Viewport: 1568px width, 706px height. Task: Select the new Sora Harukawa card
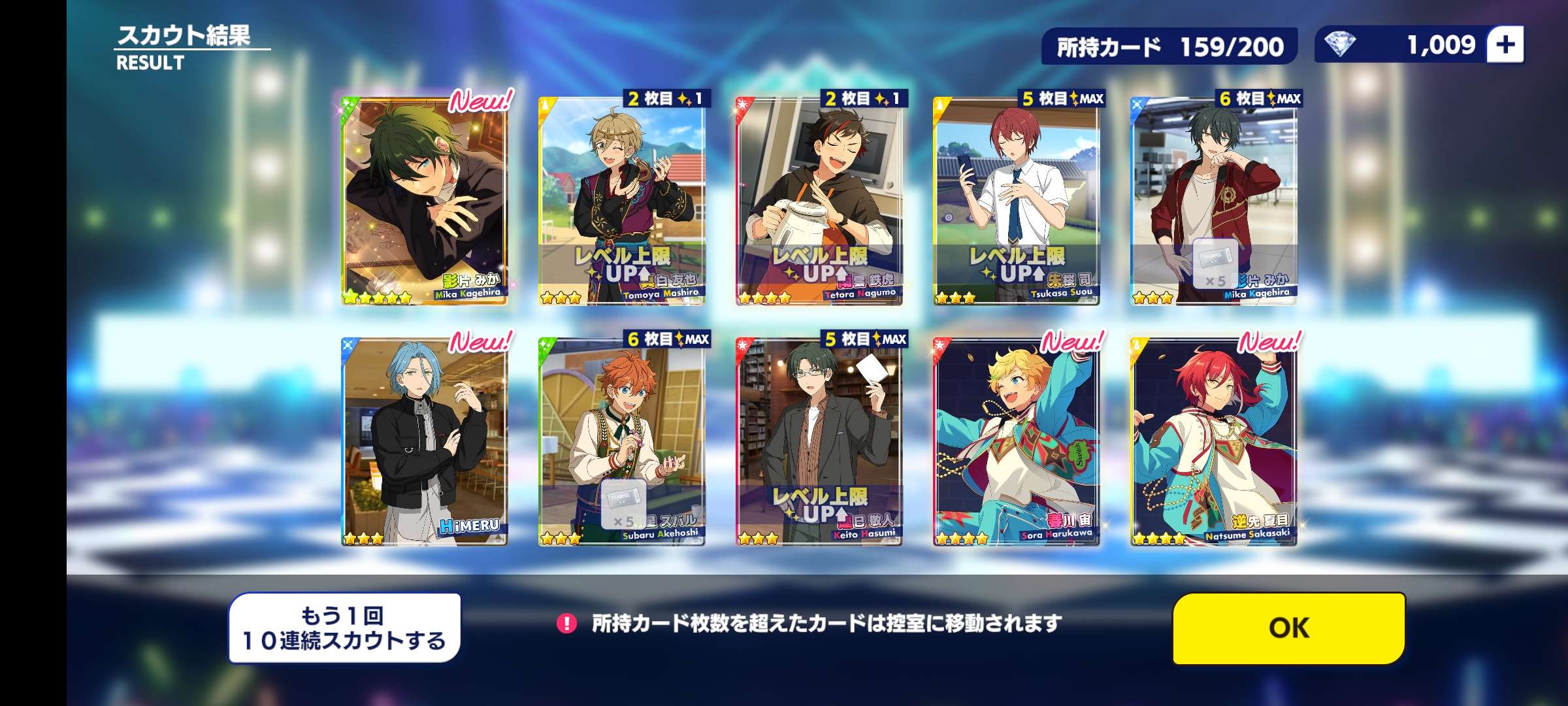click(x=1017, y=442)
